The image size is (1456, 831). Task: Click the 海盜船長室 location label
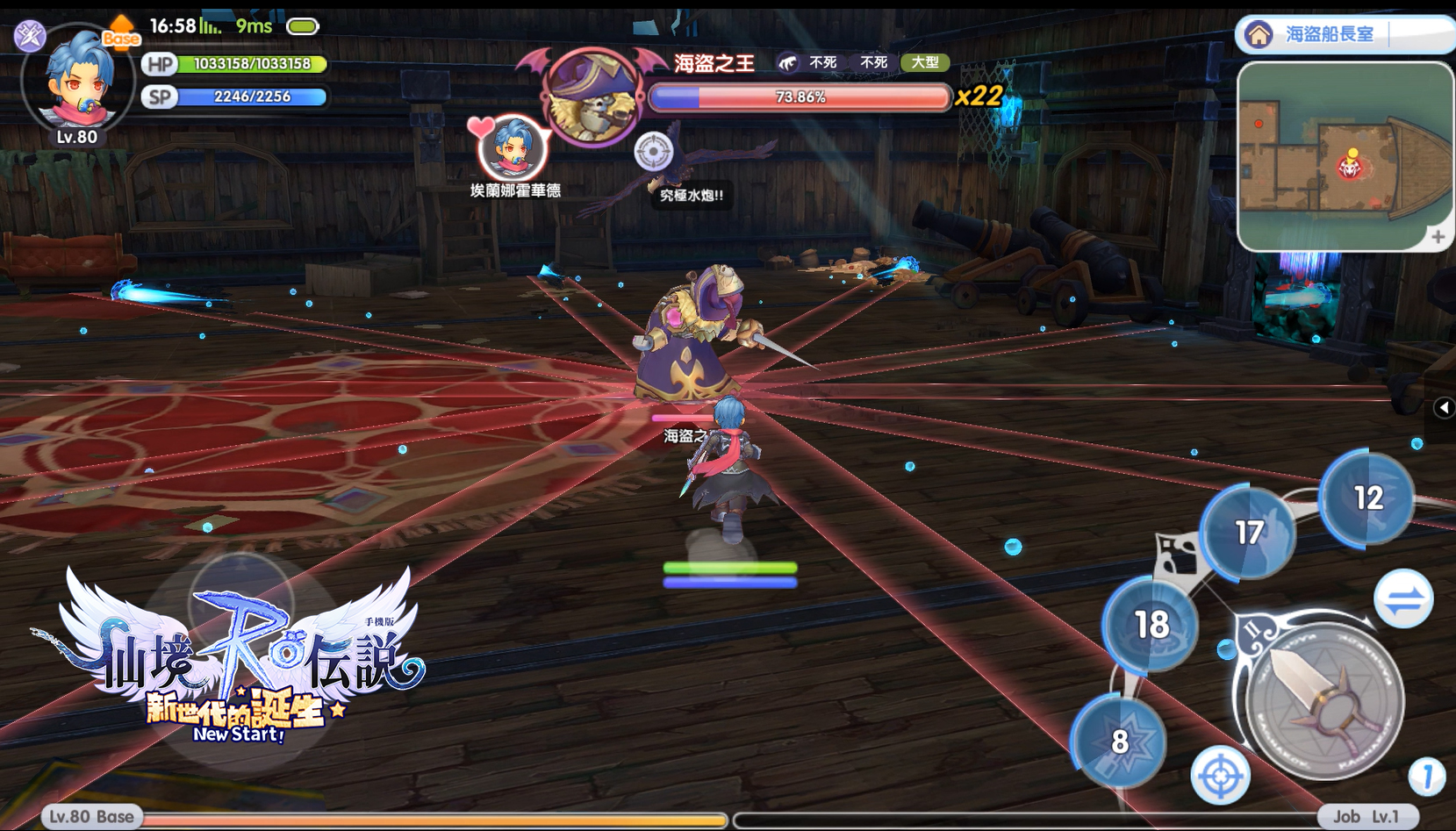coord(1329,34)
